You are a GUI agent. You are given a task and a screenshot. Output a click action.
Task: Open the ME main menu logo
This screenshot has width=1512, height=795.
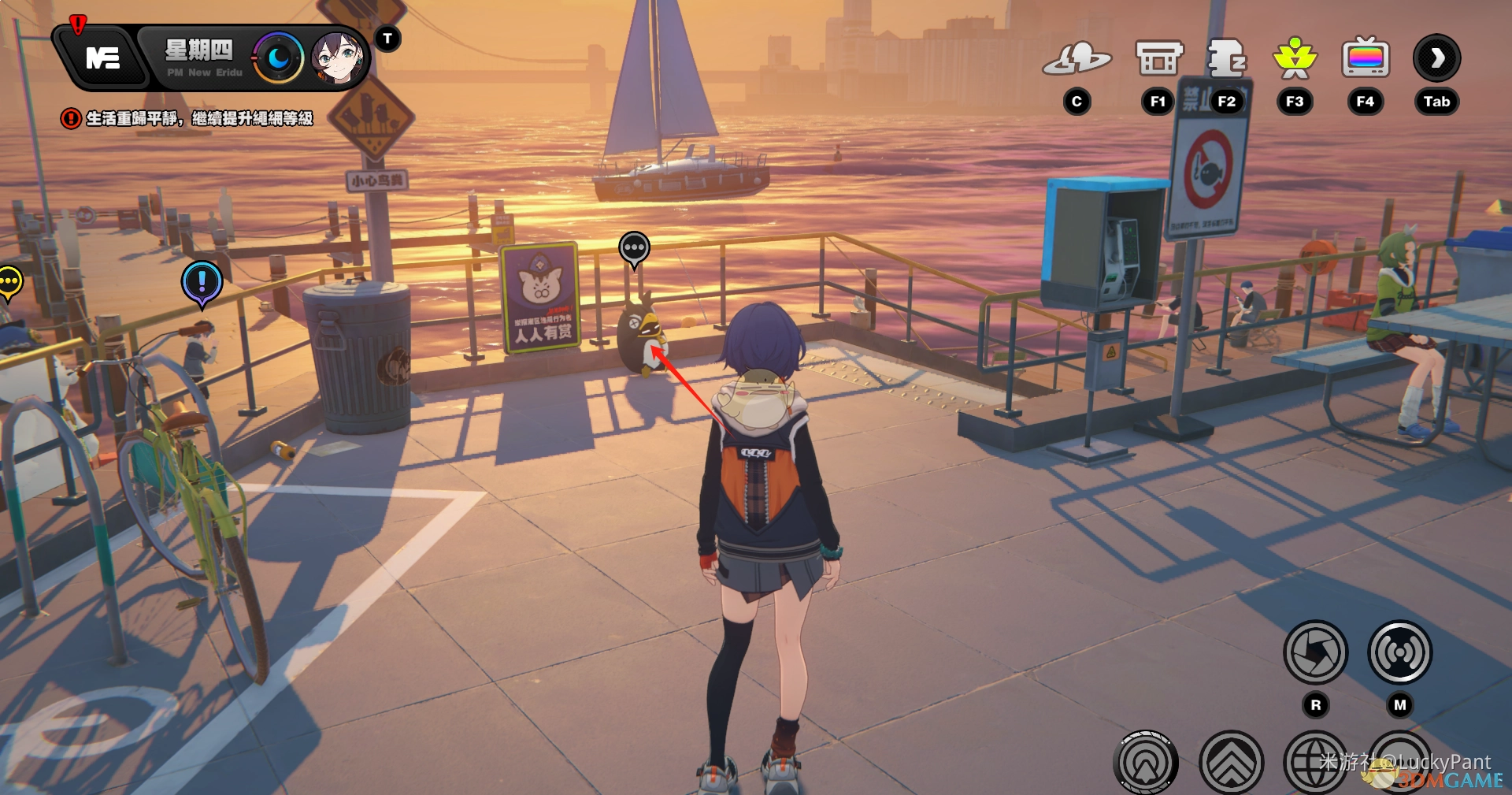click(102, 58)
